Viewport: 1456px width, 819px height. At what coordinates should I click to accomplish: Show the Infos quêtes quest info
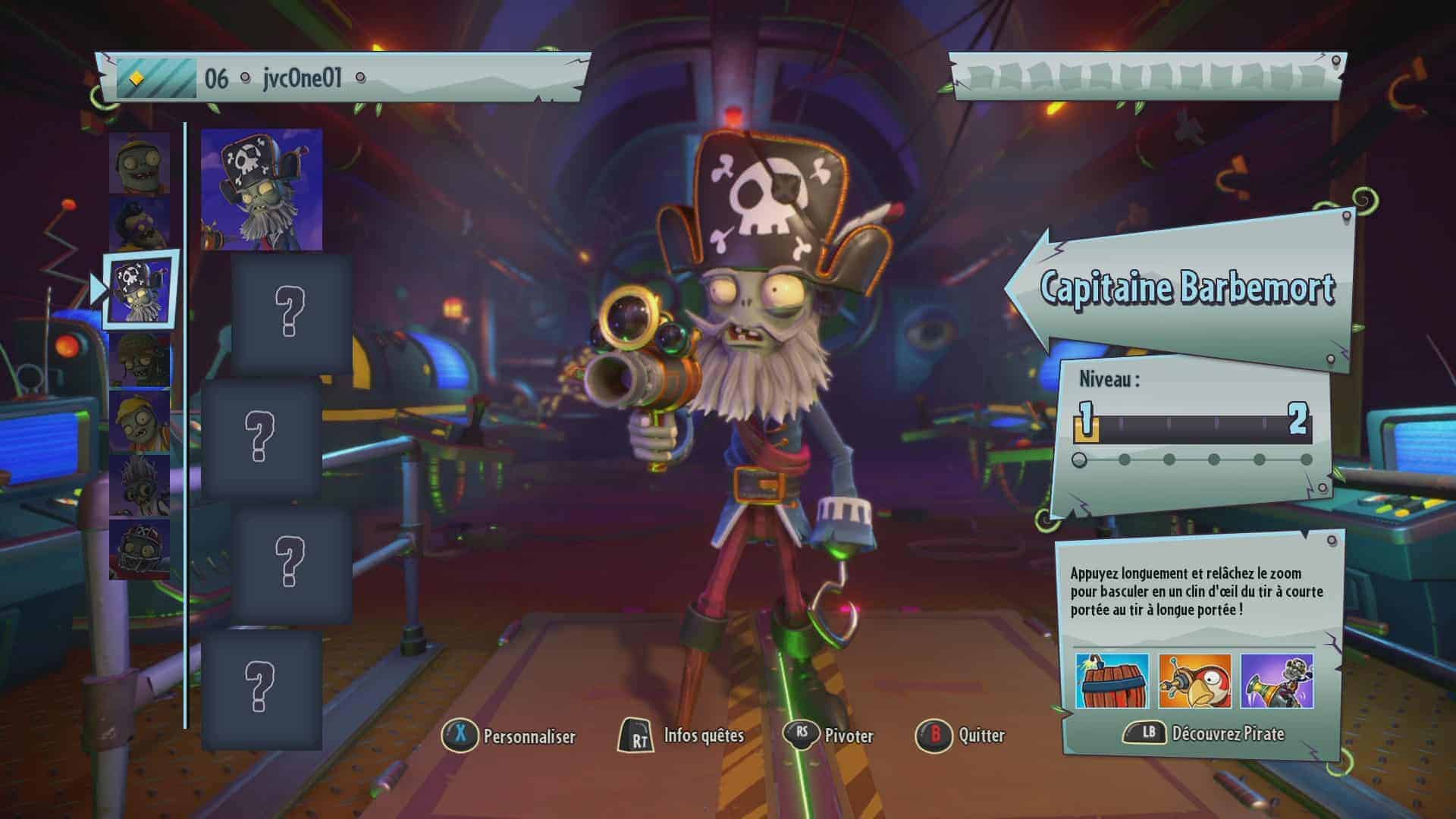coord(682,736)
